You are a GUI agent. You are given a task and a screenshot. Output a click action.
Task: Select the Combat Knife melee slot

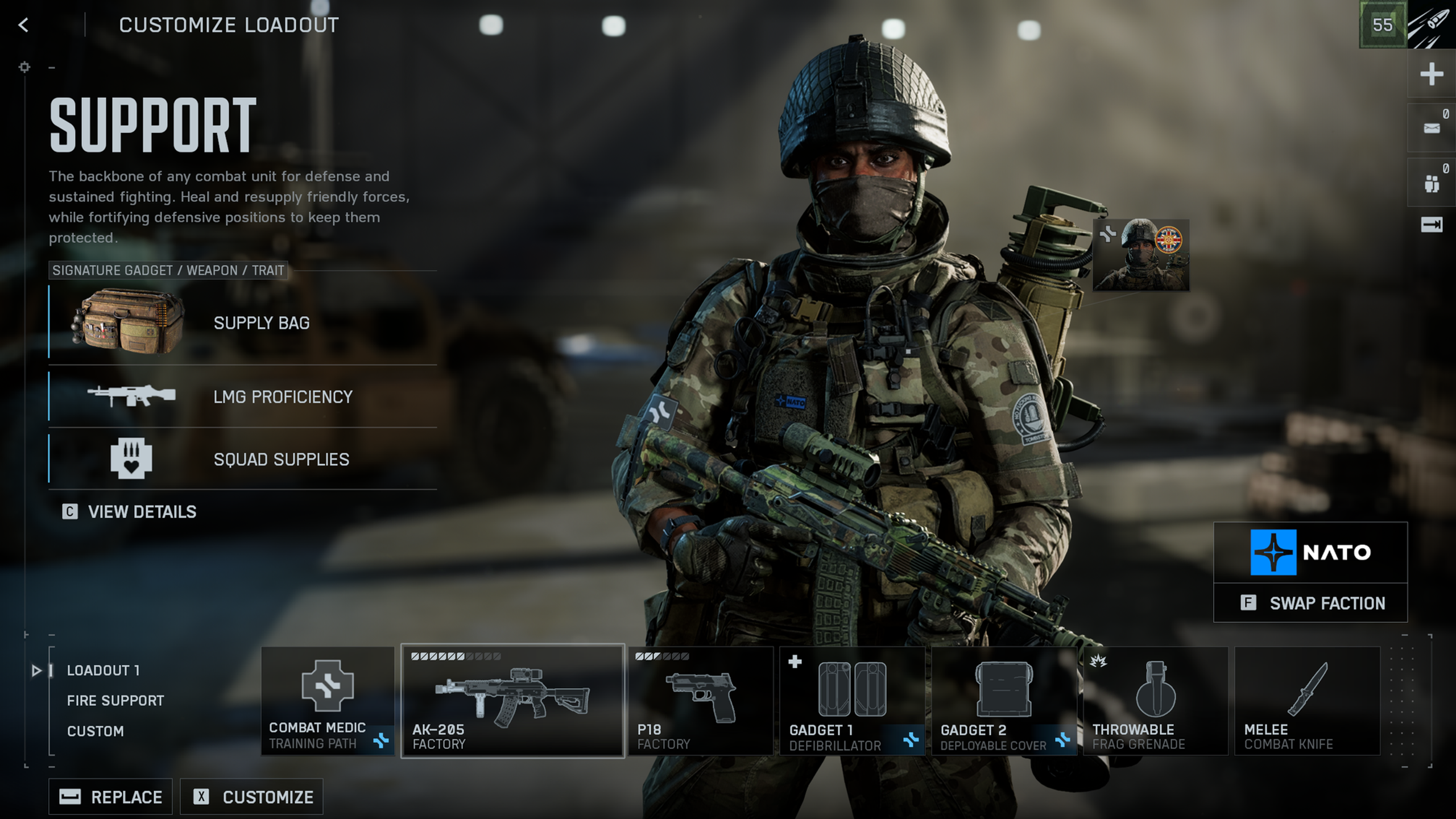click(1306, 701)
